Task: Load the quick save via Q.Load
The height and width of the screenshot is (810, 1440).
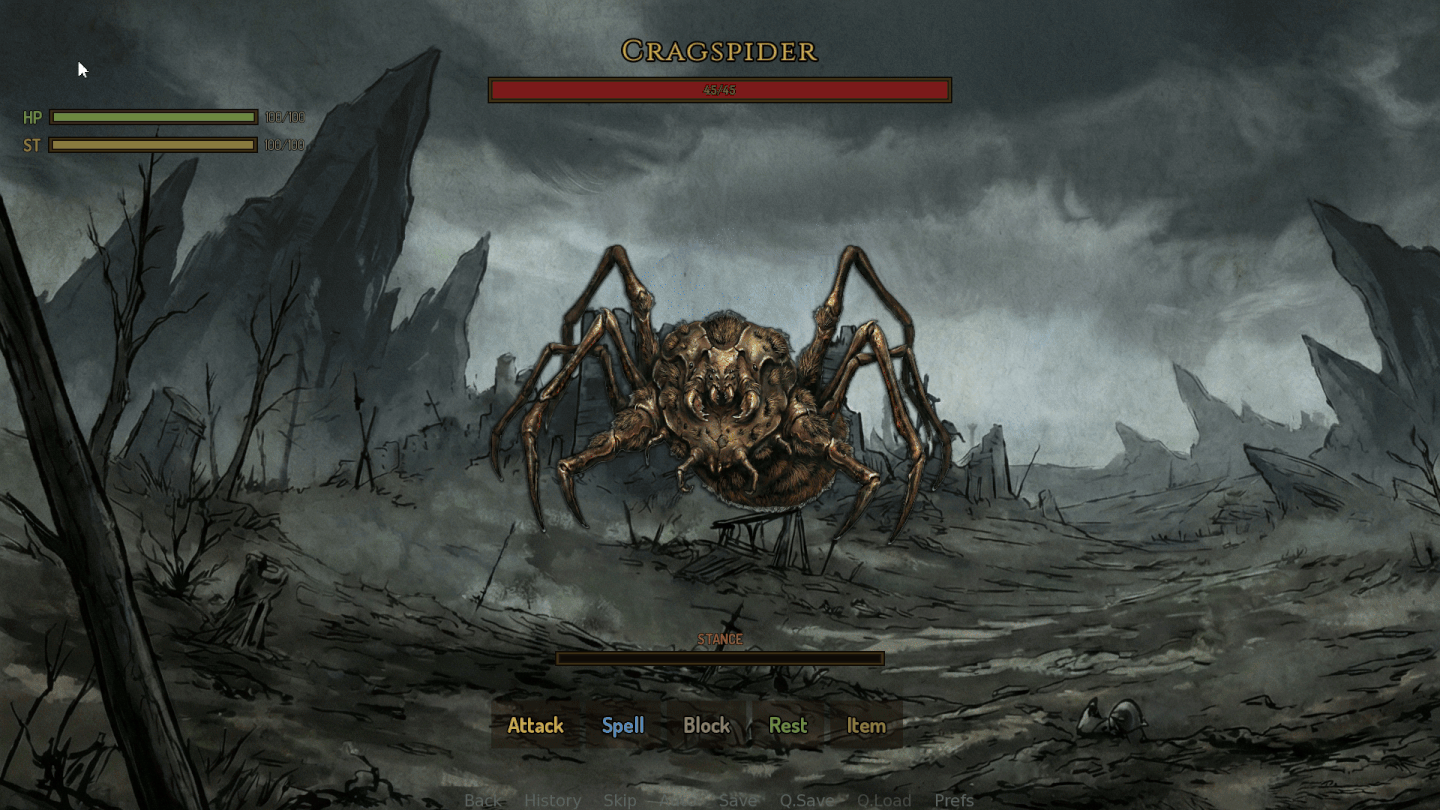Action: pos(883,800)
